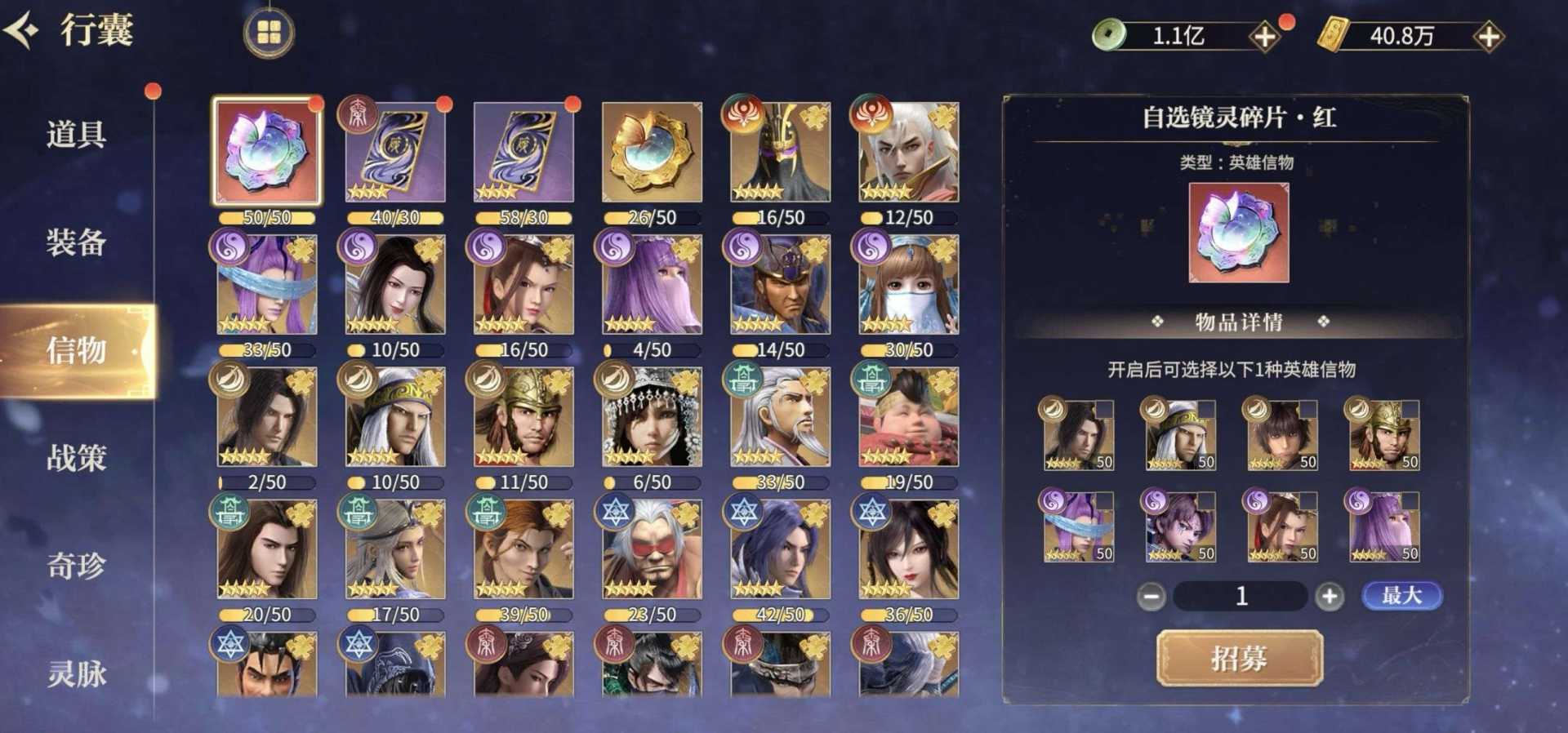The image size is (1568, 733).
Task: Click the 招募 recruit button
Action: click(x=1239, y=658)
